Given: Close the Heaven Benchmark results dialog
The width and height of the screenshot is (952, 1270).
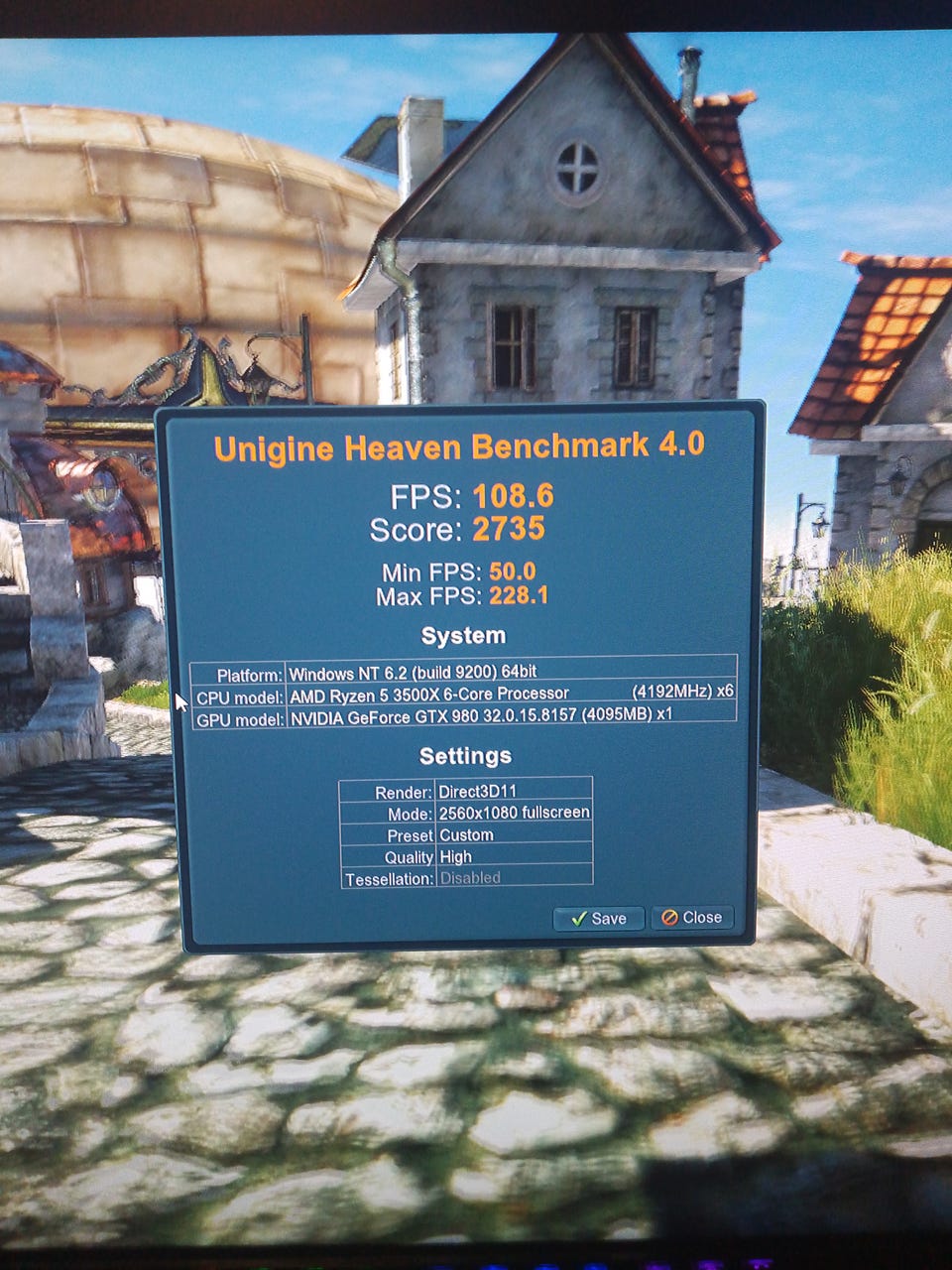Looking at the screenshot, I should 692,917.
